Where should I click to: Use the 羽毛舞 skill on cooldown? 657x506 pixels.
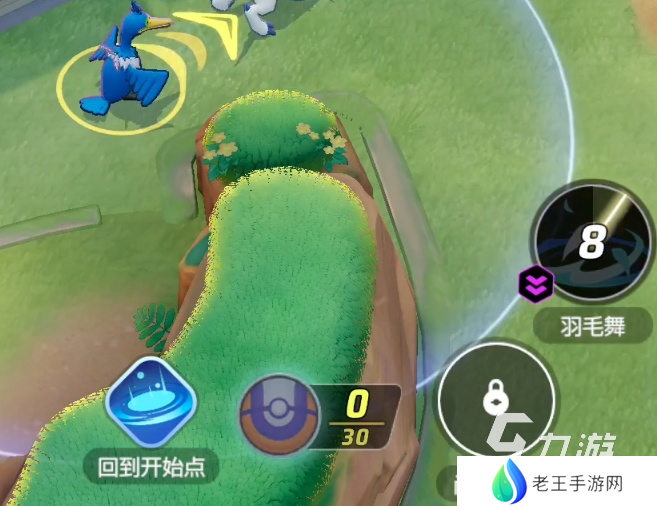[593, 242]
